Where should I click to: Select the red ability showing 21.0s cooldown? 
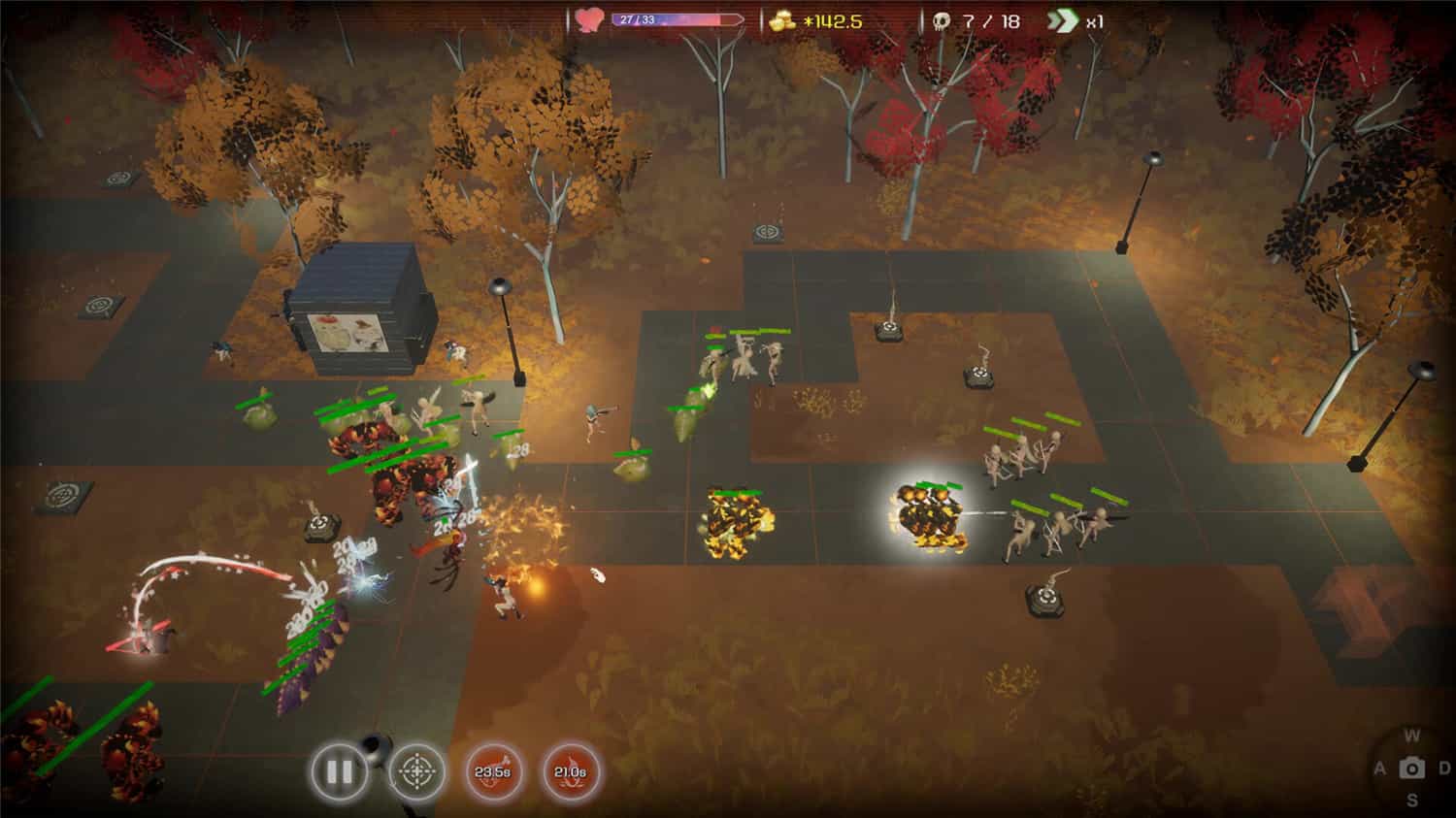point(570,772)
